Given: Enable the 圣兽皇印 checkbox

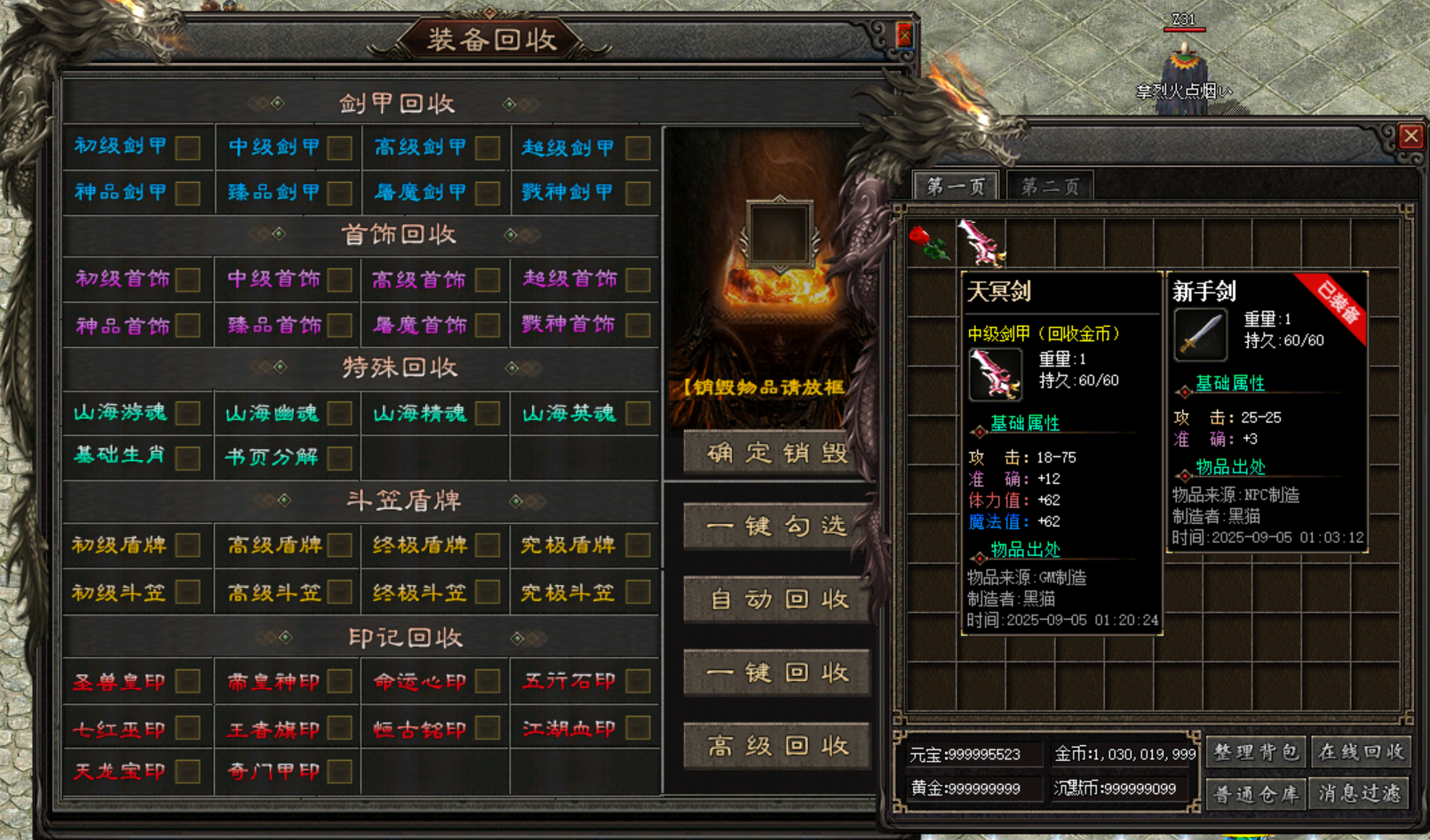Looking at the screenshot, I should tap(187, 682).
